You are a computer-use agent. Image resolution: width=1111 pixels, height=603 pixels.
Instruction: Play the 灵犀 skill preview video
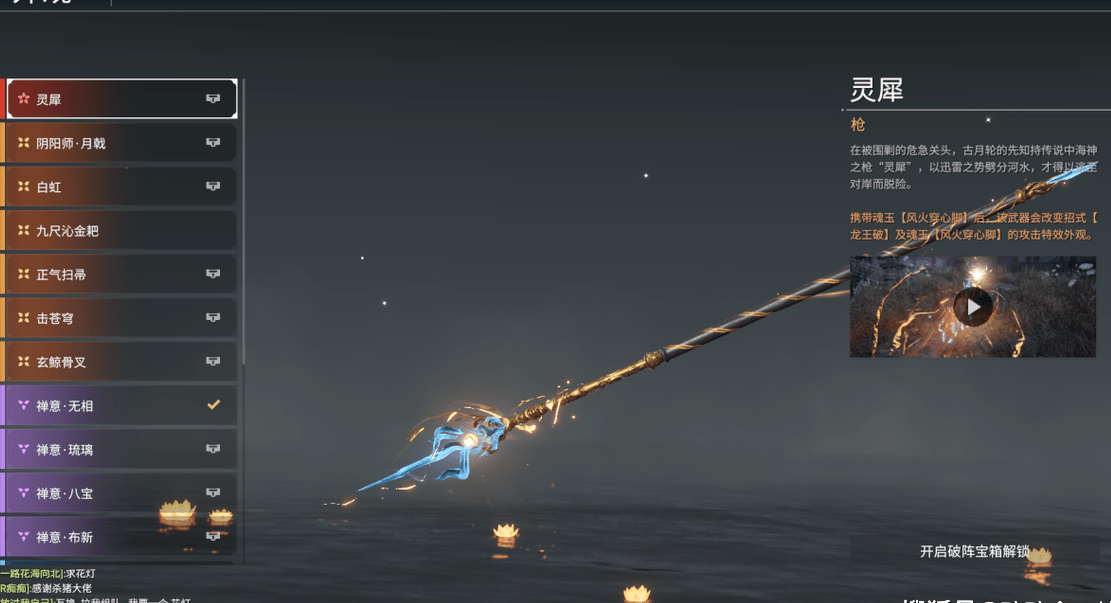point(972,307)
